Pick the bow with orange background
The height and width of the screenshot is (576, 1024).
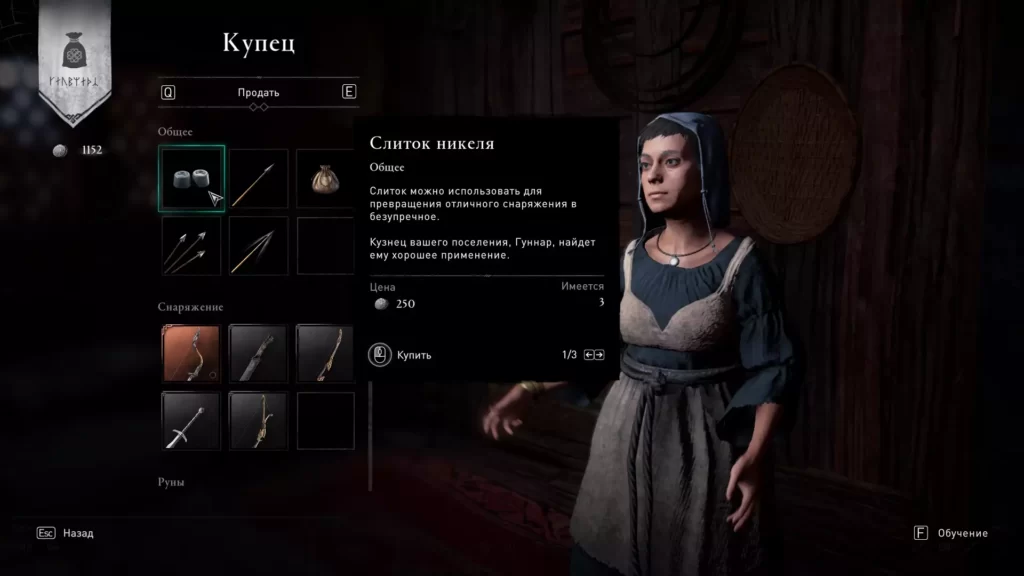click(191, 353)
